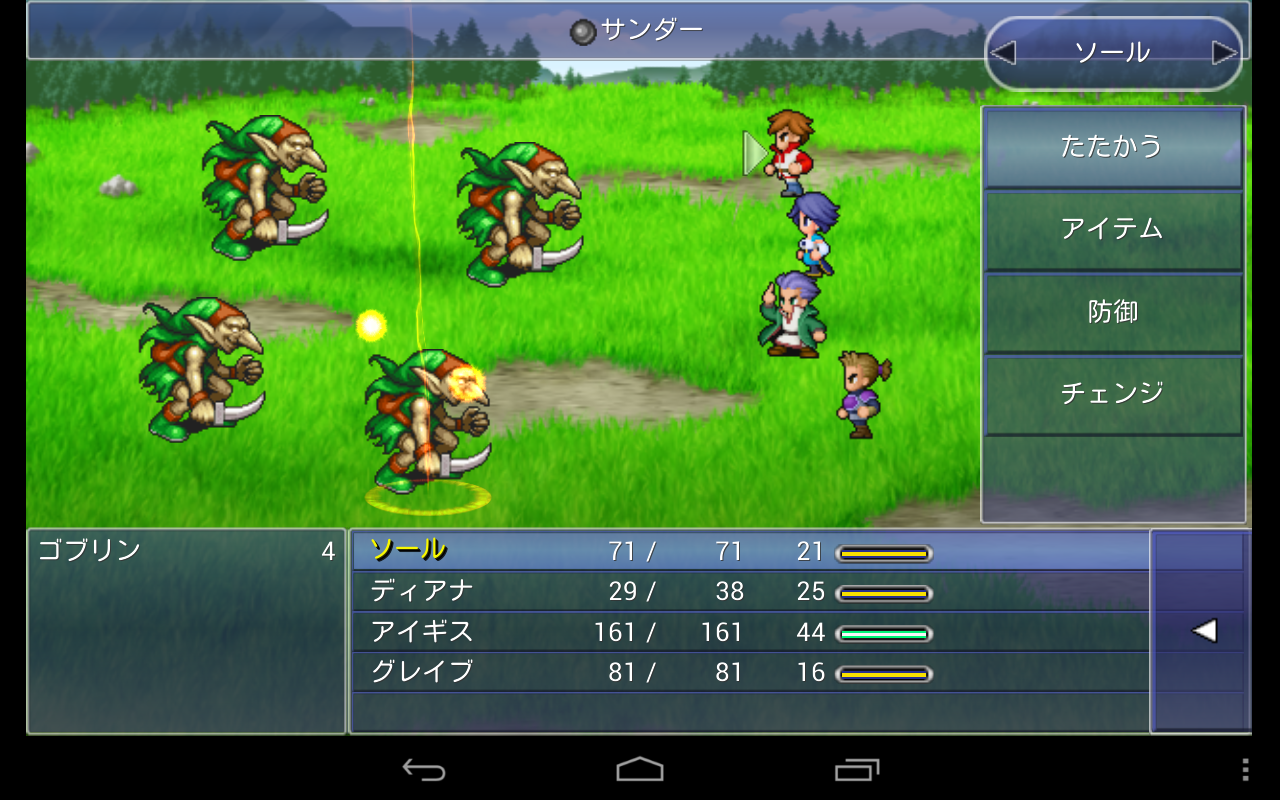The image size is (1280, 800).
Task: Select the たたかう (Fight) command
Action: point(1113,148)
